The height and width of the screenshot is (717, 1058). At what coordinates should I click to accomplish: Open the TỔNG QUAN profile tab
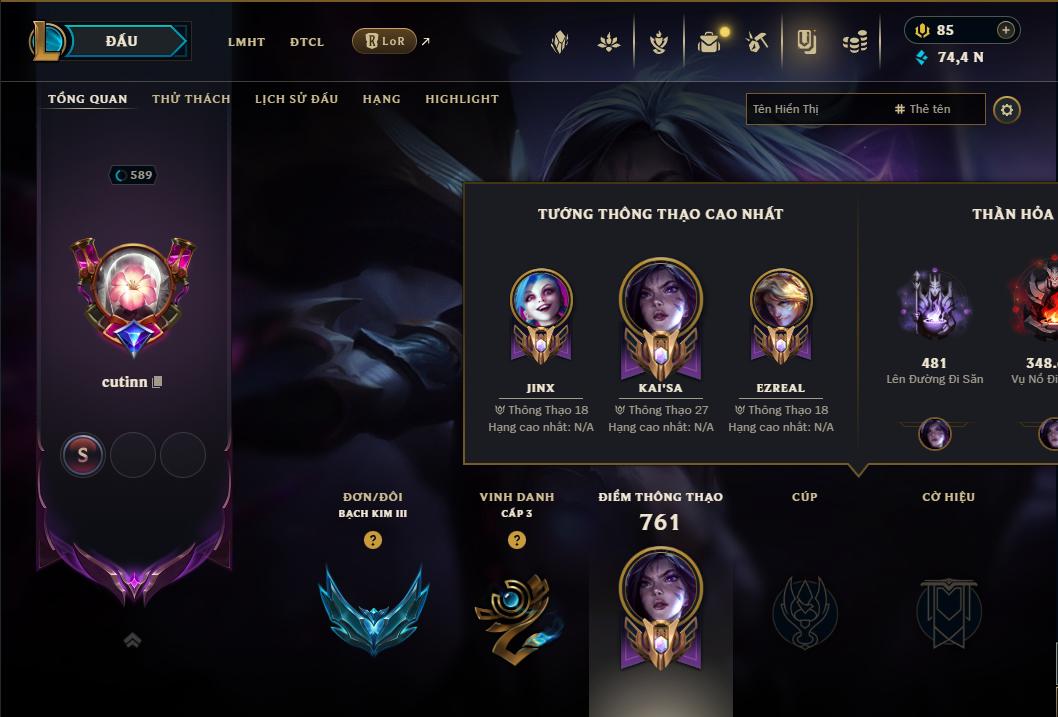(88, 99)
